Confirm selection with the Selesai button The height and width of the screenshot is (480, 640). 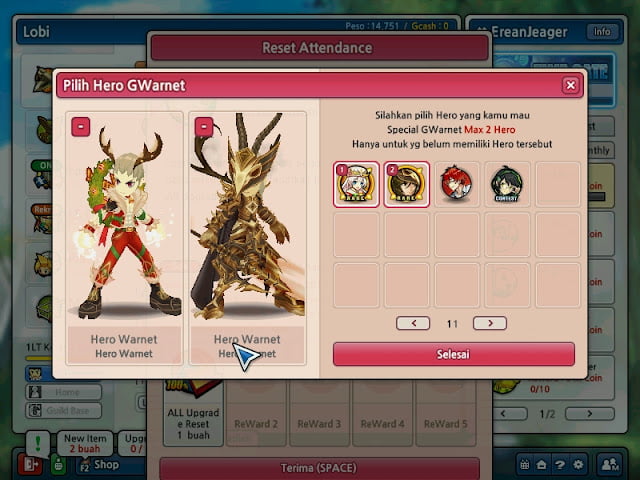click(x=453, y=354)
